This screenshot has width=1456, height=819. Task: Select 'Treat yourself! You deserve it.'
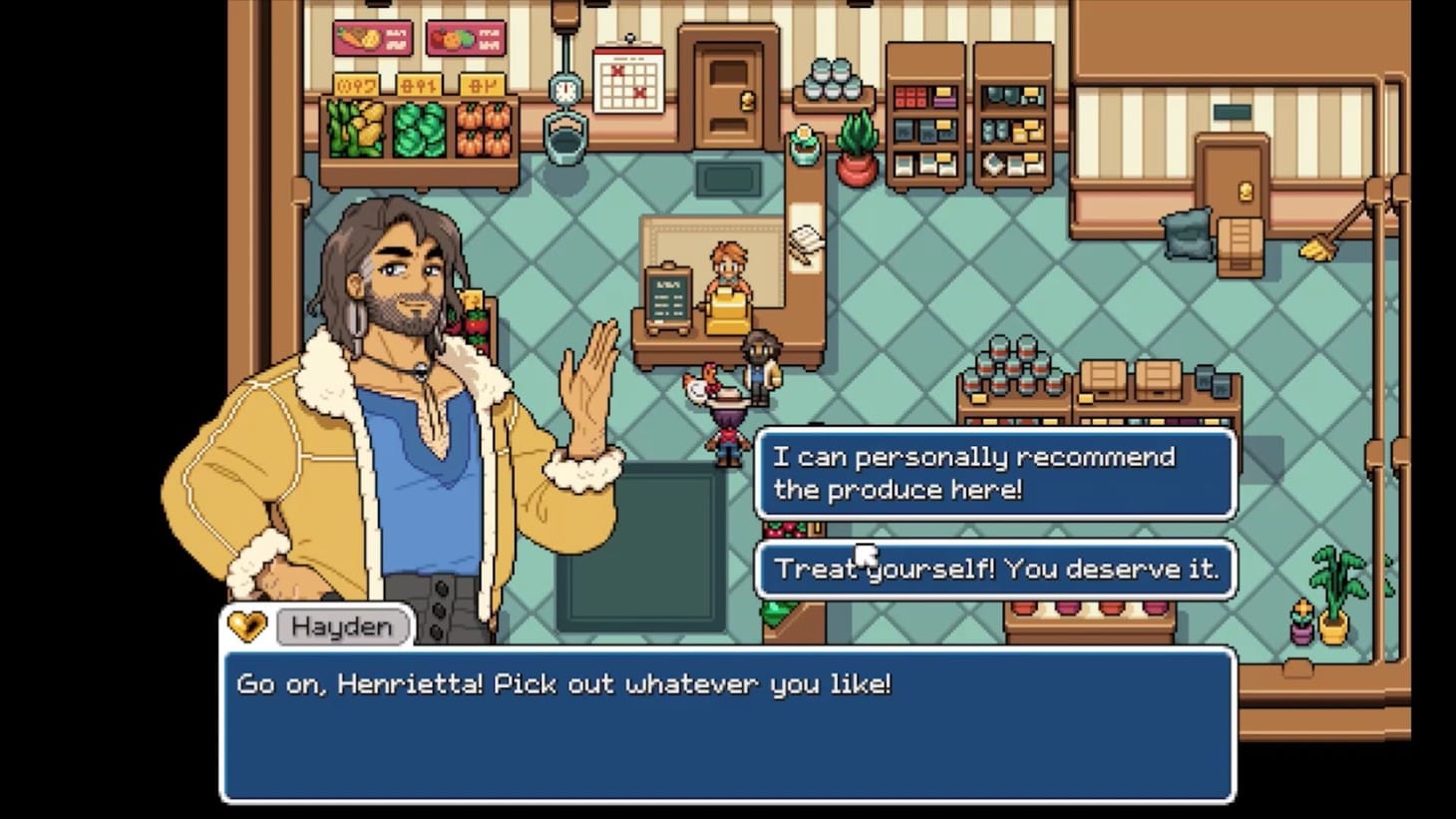(994, 569)
